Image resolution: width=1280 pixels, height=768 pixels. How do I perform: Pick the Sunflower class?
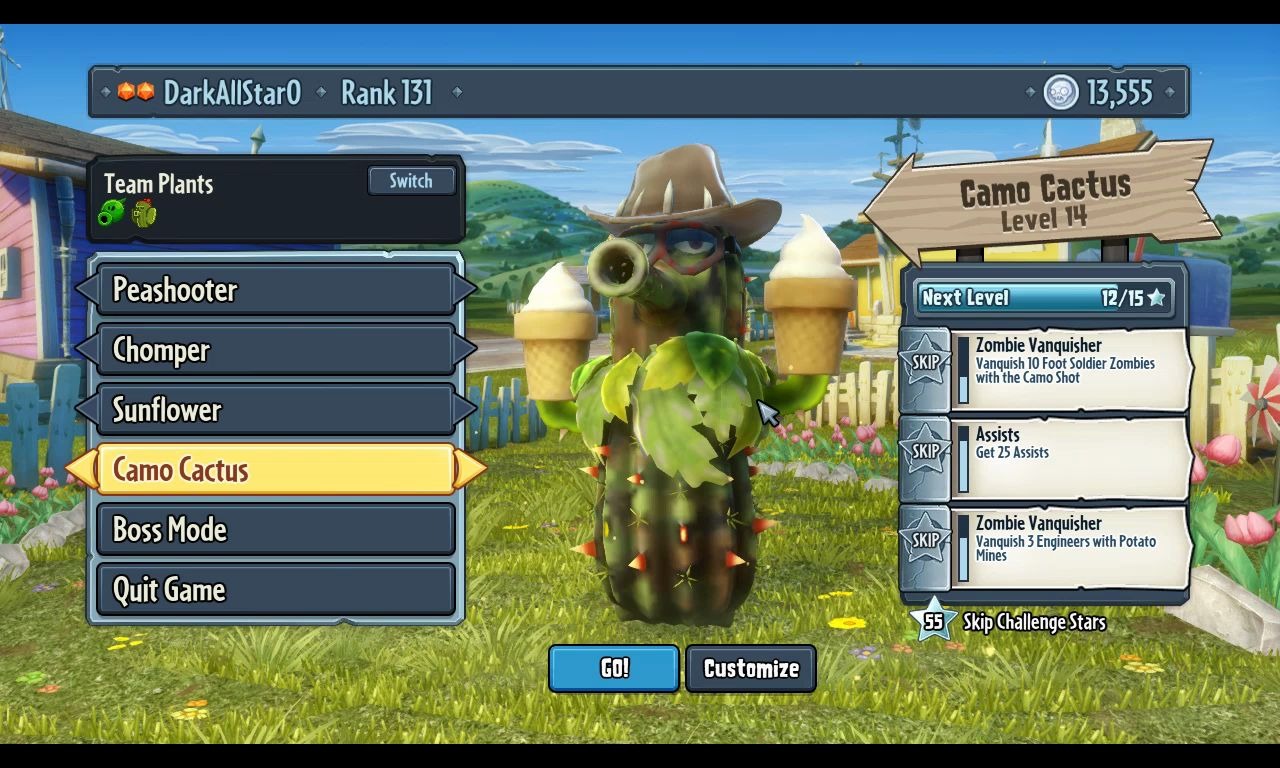(276, 410)
